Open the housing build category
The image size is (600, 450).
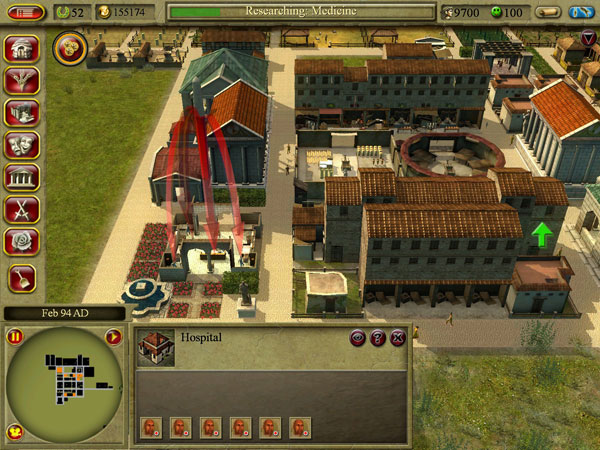coord(22,50)
